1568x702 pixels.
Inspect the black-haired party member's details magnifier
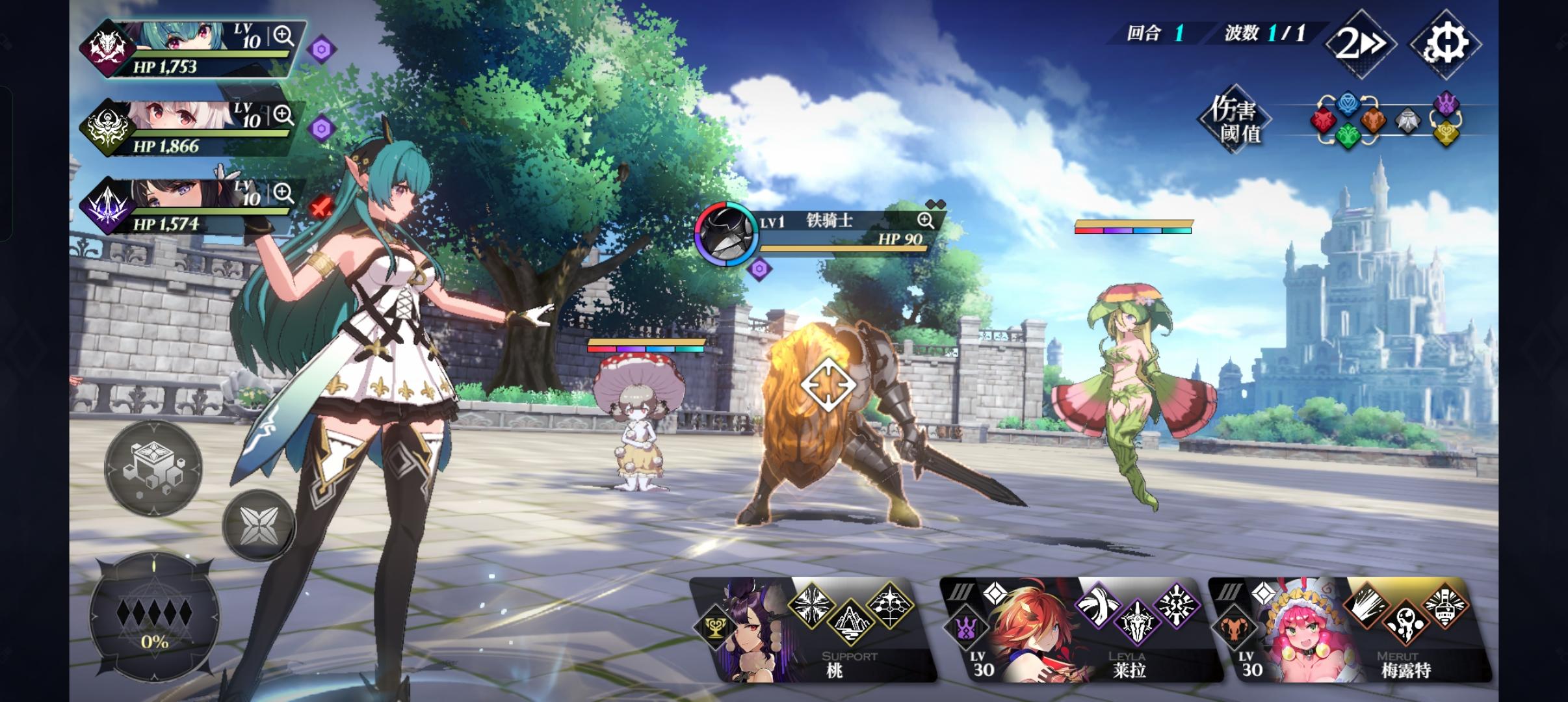point(283,192)
